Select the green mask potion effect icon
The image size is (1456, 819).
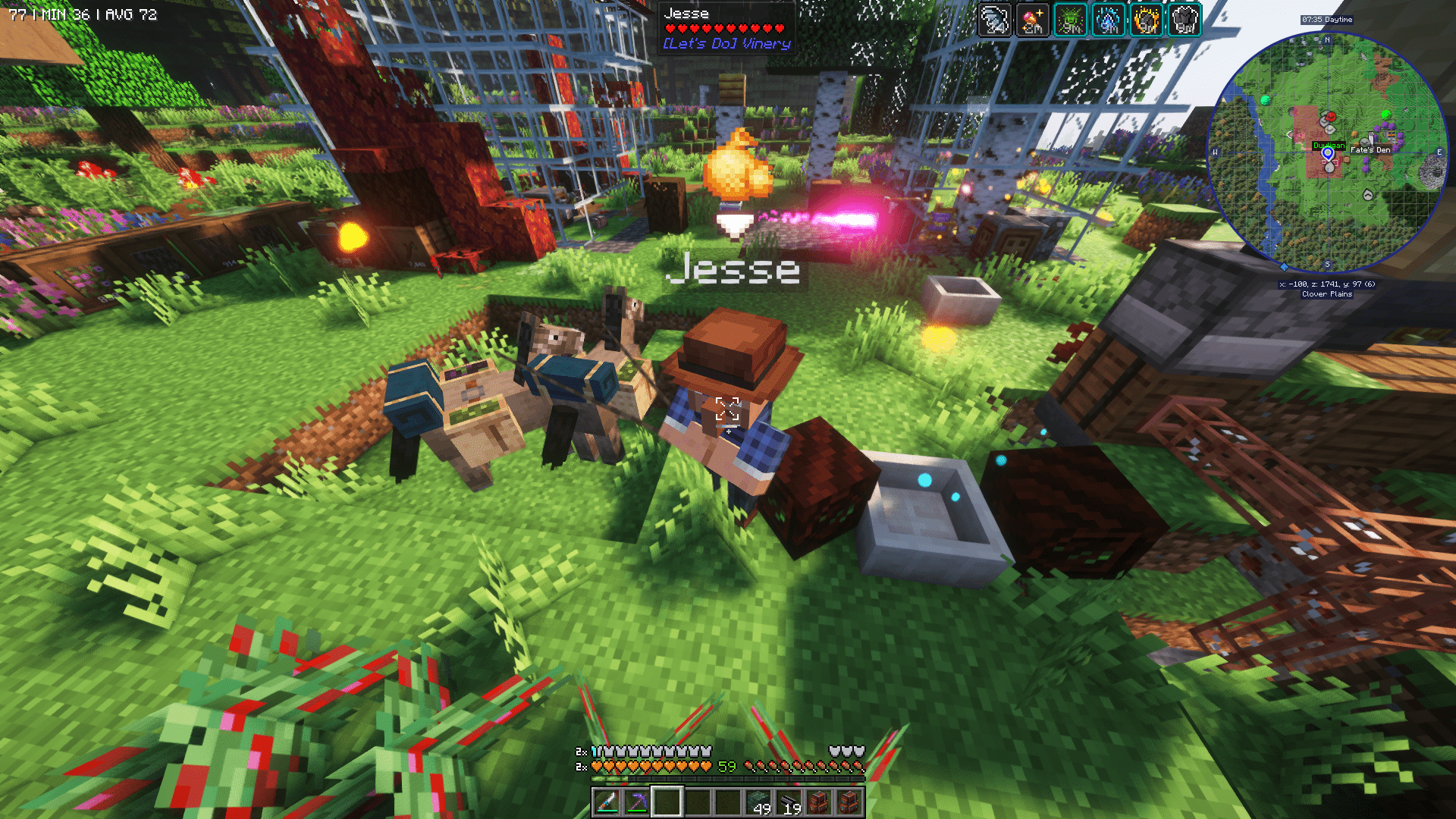coord(1071,21)
